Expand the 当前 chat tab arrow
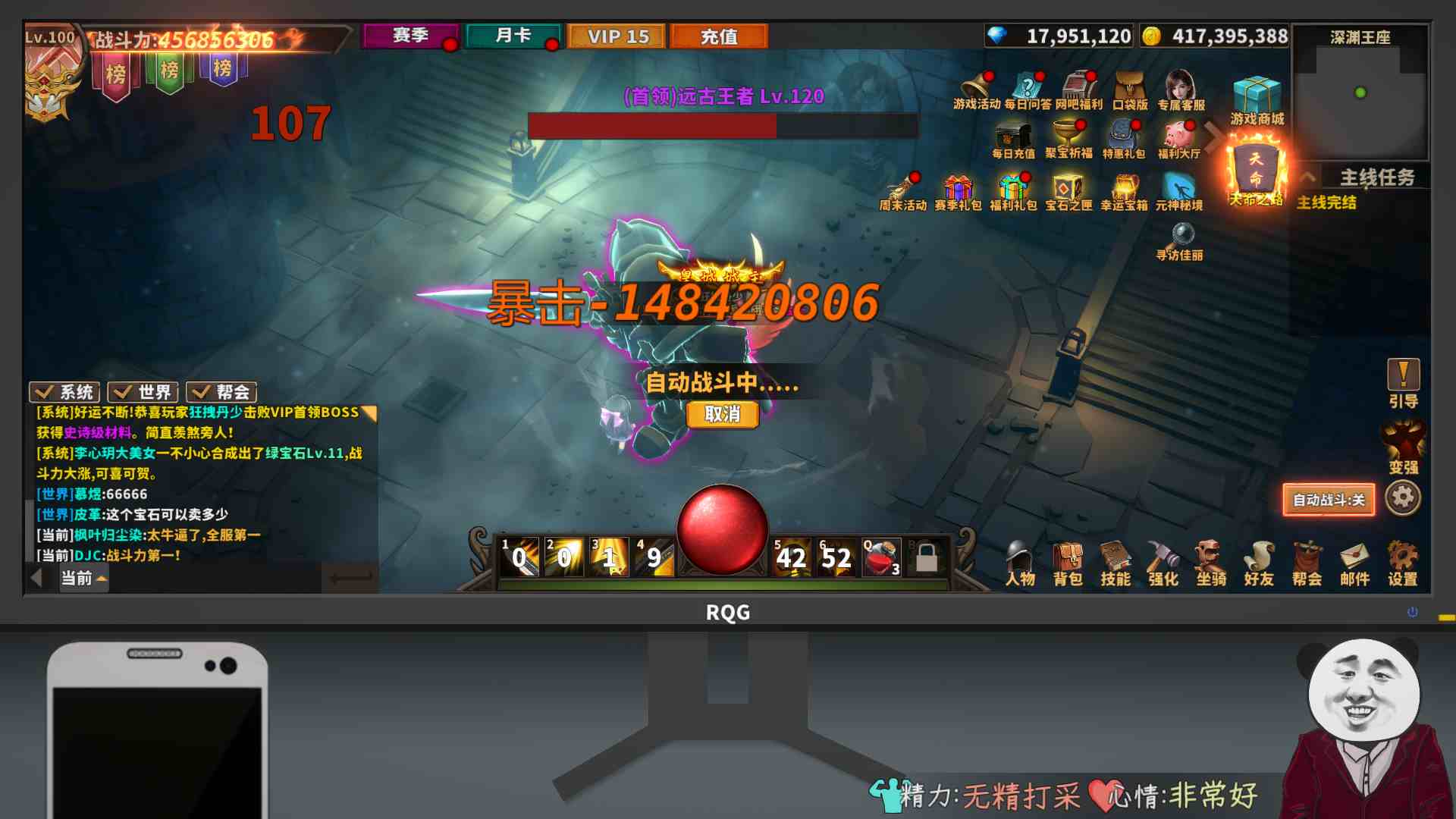The height and width of the screenshot is (819, 1456). [x=102, y=579]
